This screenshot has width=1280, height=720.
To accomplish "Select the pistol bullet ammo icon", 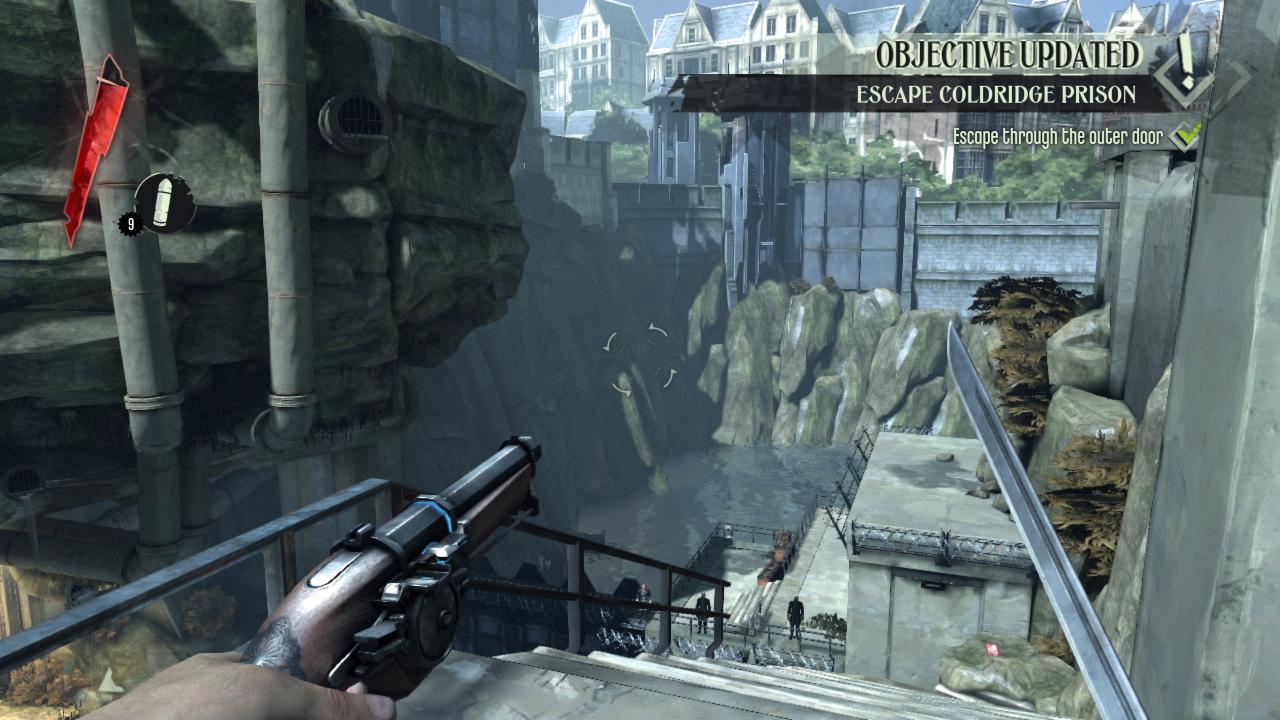I will click(164, 203).
